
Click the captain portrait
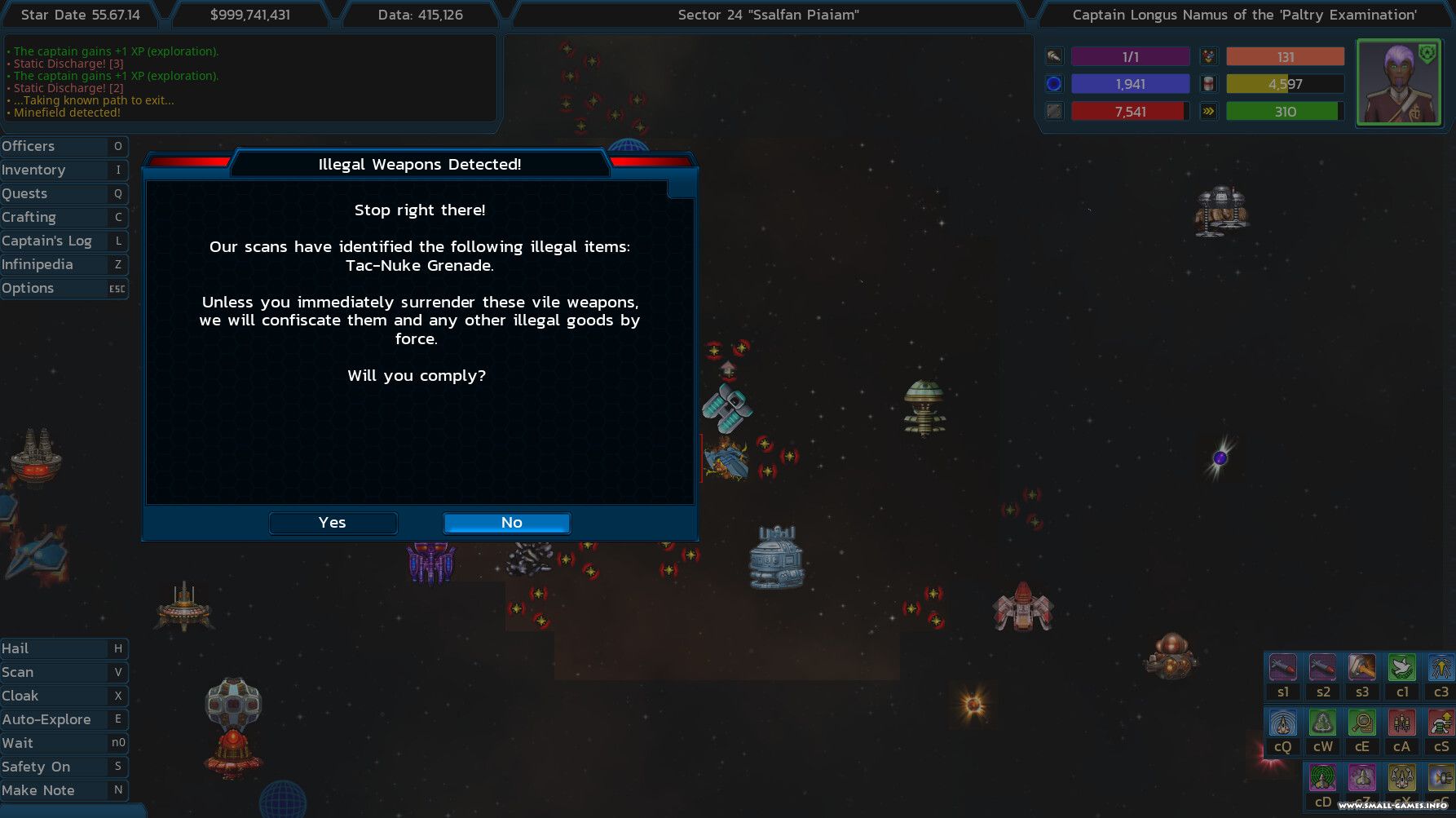click(x=1398, y=82)
